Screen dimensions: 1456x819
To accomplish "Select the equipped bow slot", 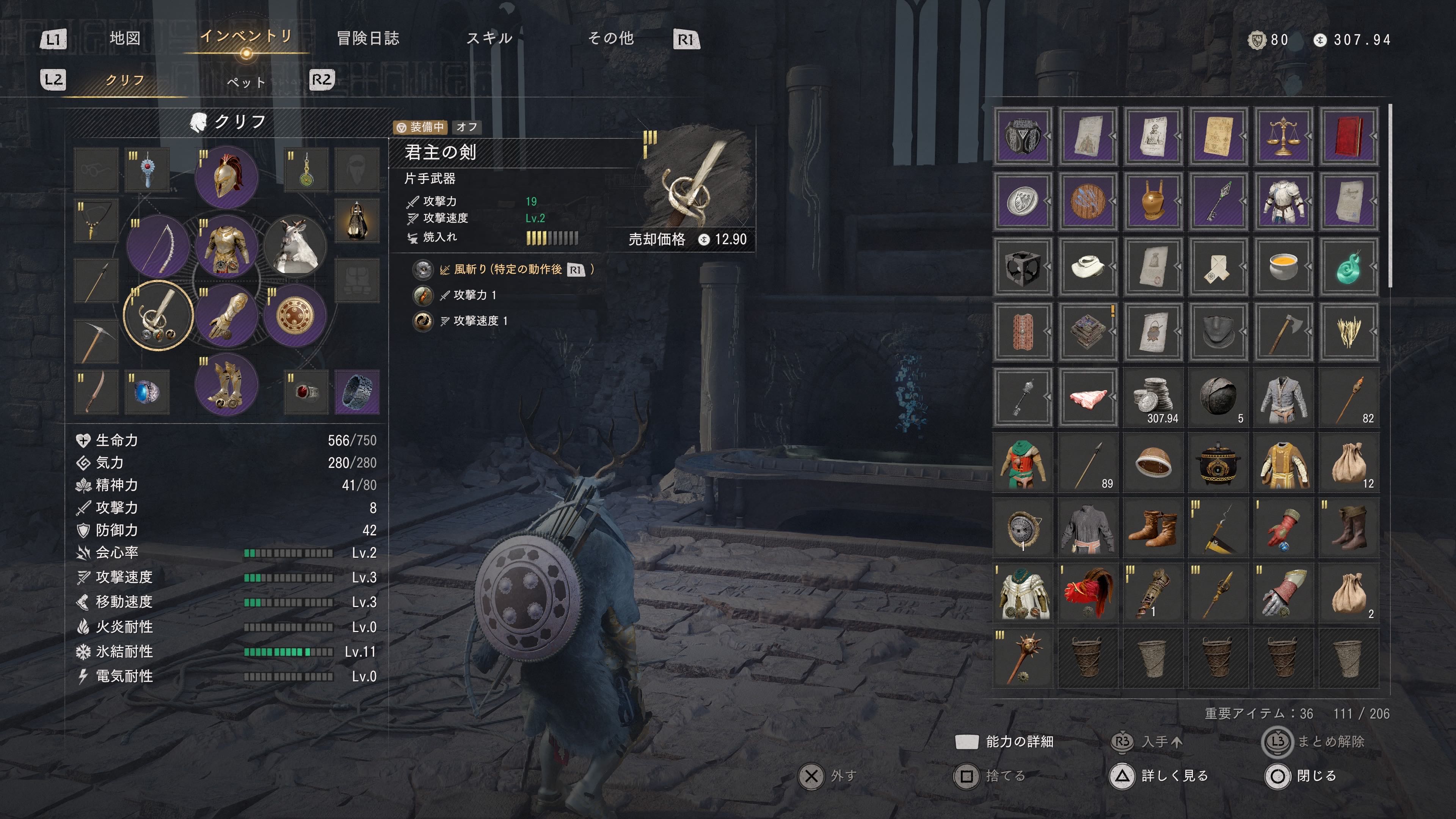I will coord(158,247).
